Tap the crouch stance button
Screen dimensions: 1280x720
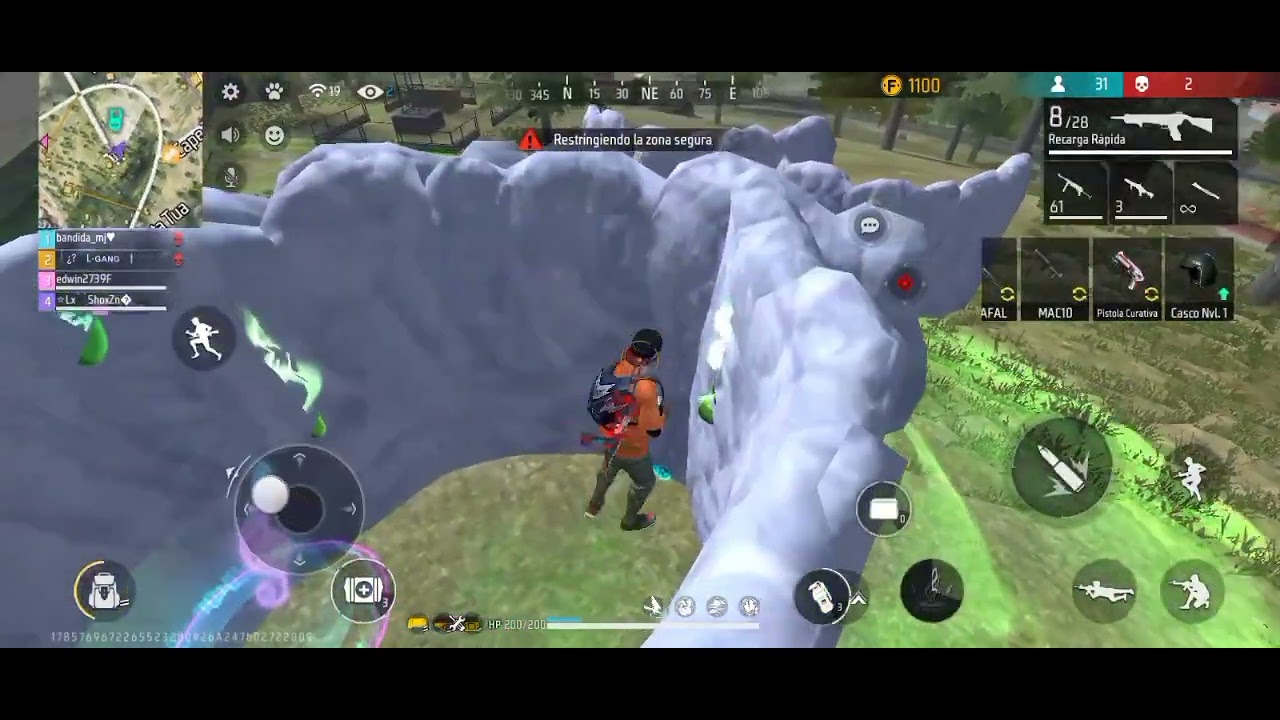click(x=1192, y=592)
